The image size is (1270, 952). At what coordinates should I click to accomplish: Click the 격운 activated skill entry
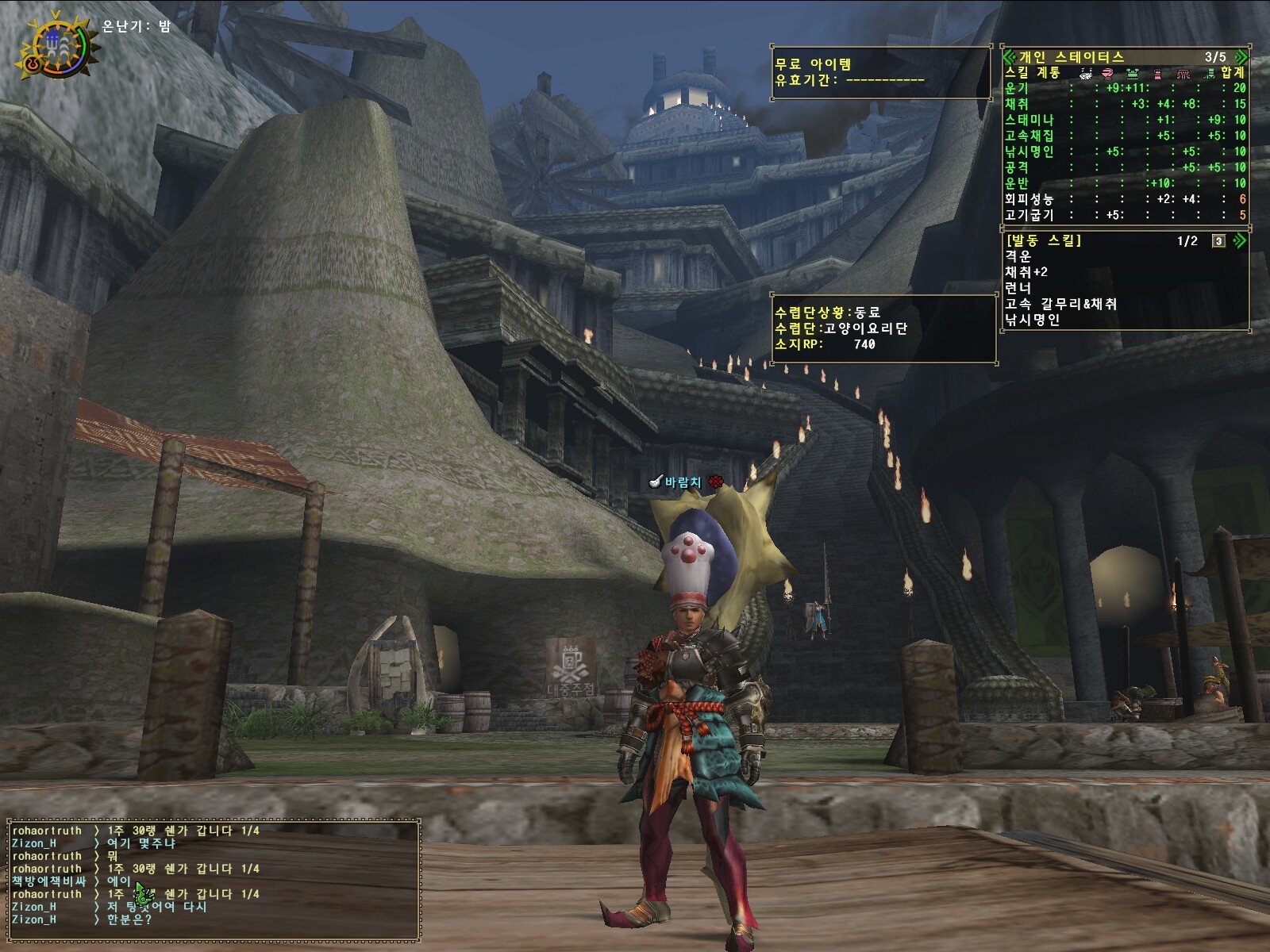point(1018,256)
